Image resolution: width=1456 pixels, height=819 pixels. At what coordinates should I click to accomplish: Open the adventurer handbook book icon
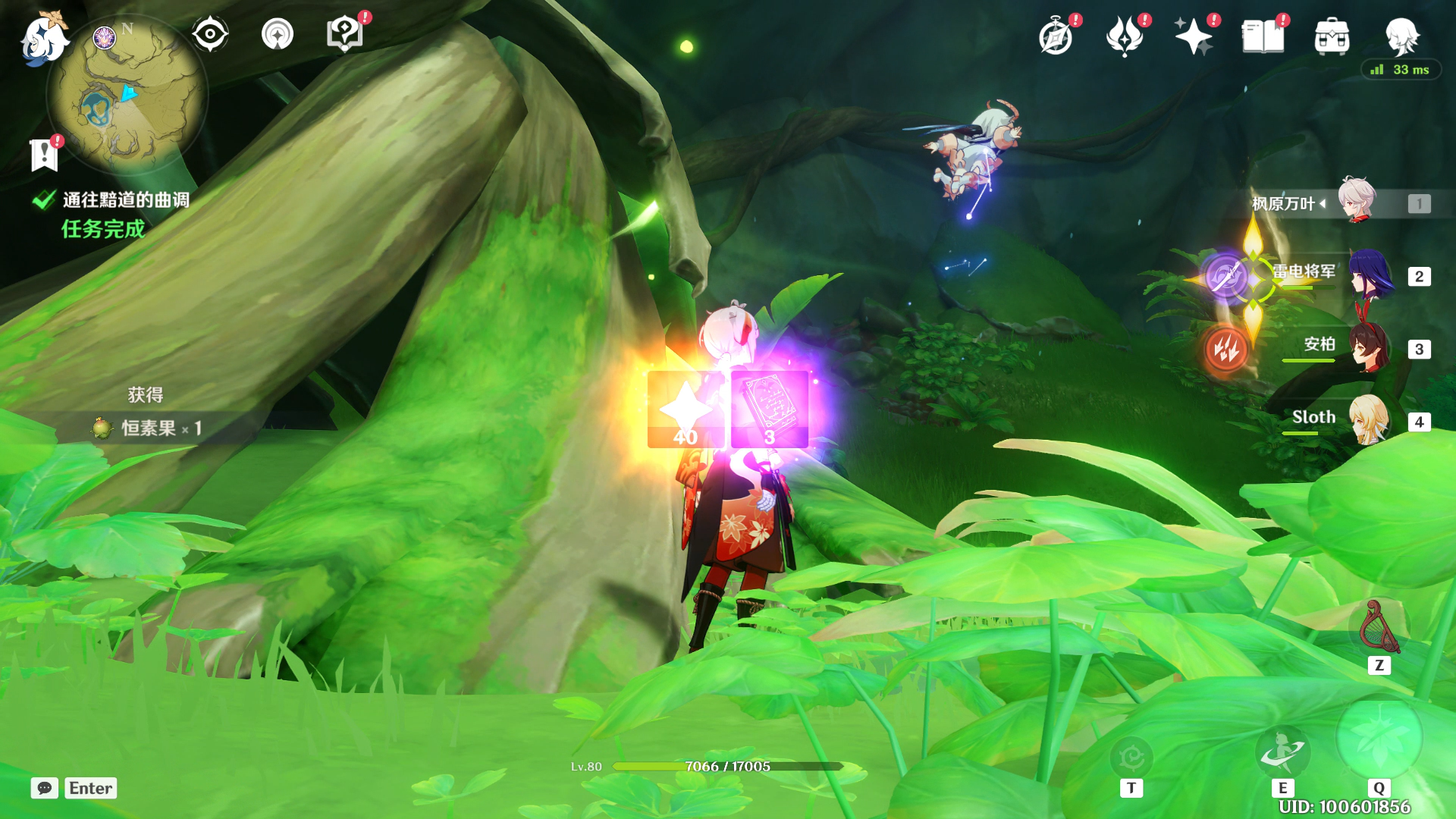(x=1263, y=36)
